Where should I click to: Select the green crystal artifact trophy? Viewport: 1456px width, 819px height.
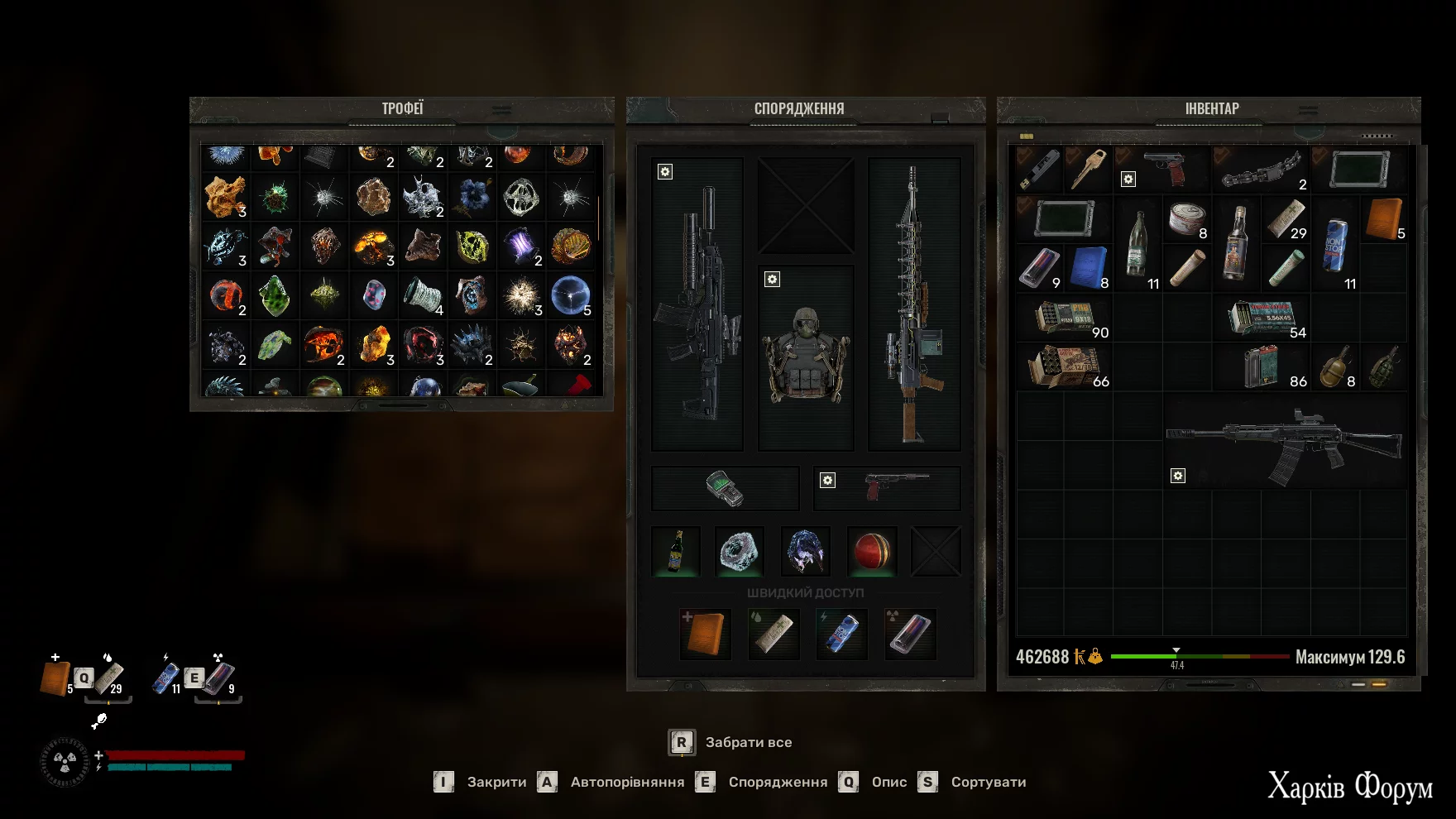[275, 295]
